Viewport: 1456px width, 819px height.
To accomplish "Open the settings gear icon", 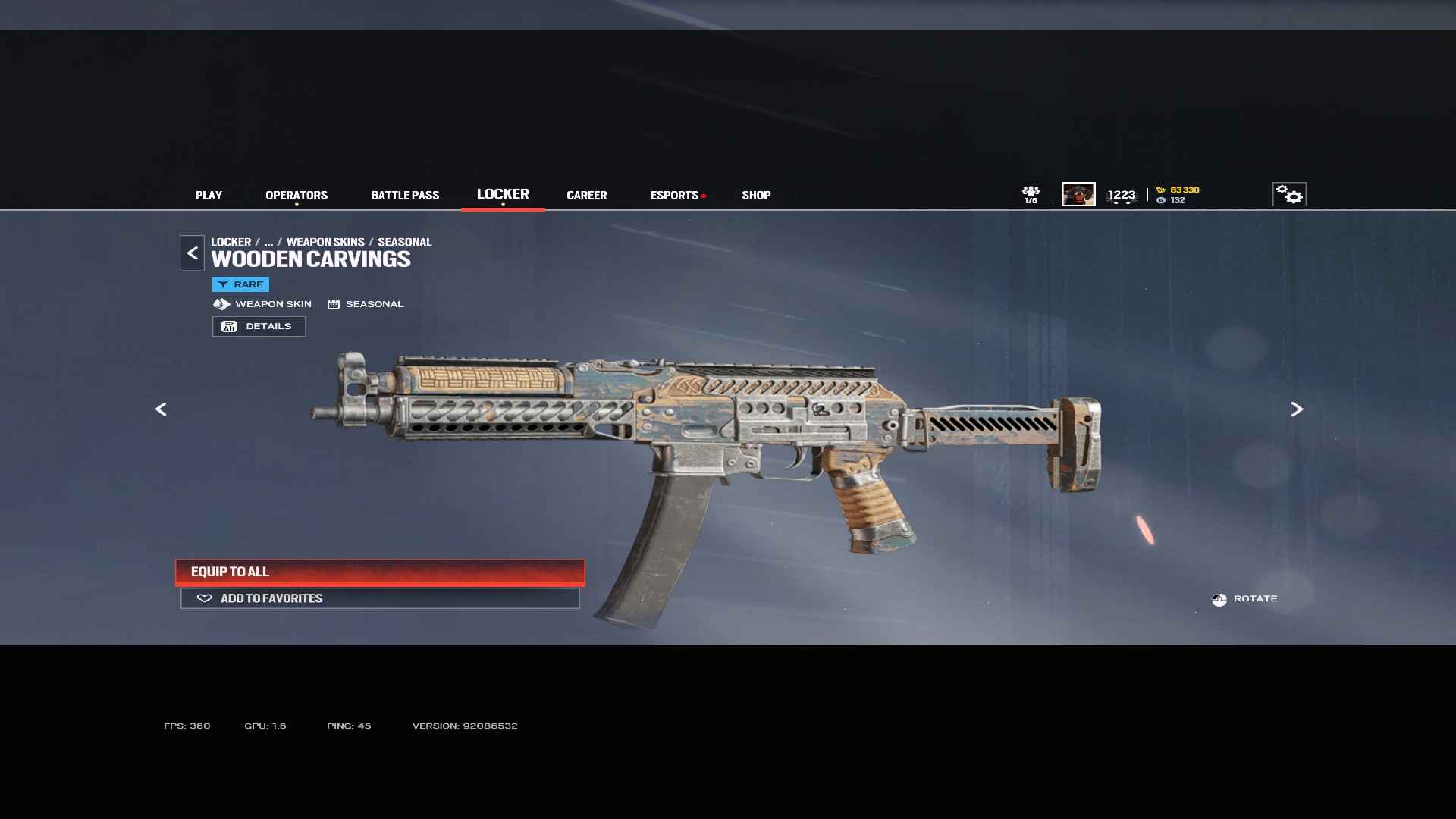I will click(x=1288, y=194).
